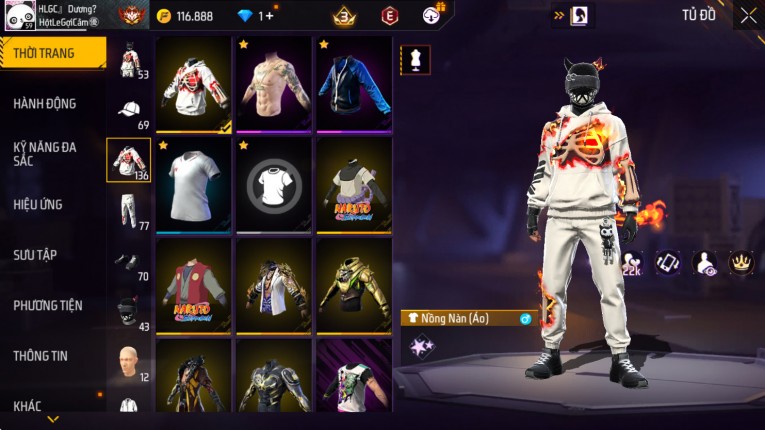Switch to the Thông Tin tab
The height and width of the screenshot is (430, 765).
41,355
